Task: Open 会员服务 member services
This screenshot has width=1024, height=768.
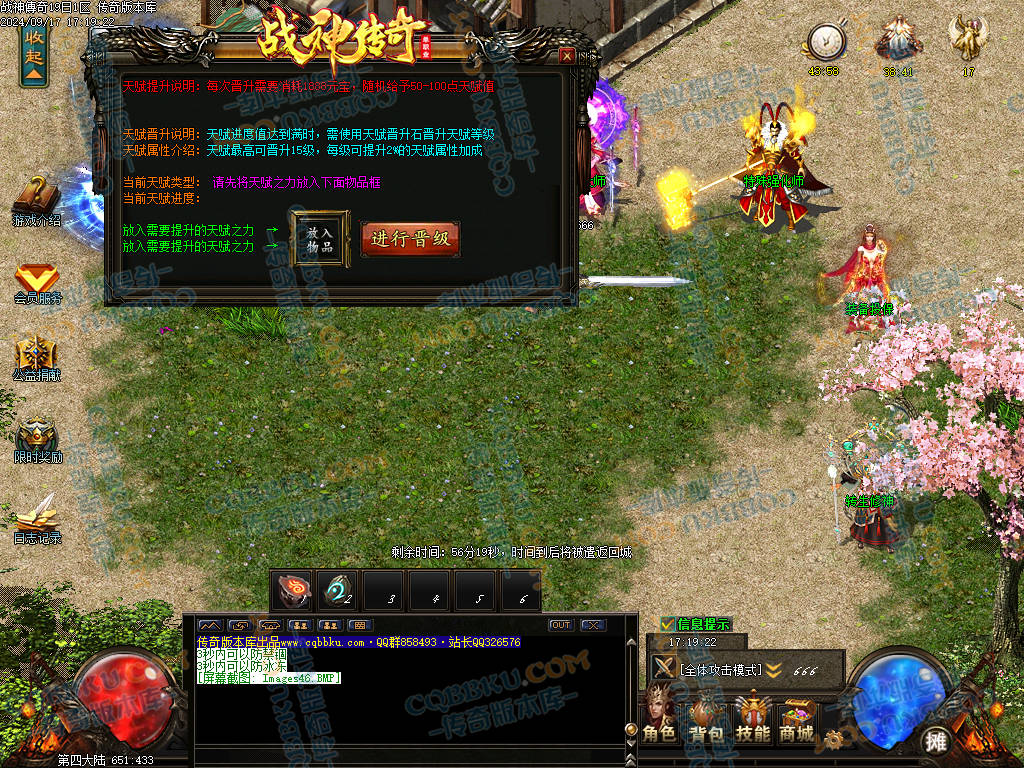Action: tap(37, 283)
